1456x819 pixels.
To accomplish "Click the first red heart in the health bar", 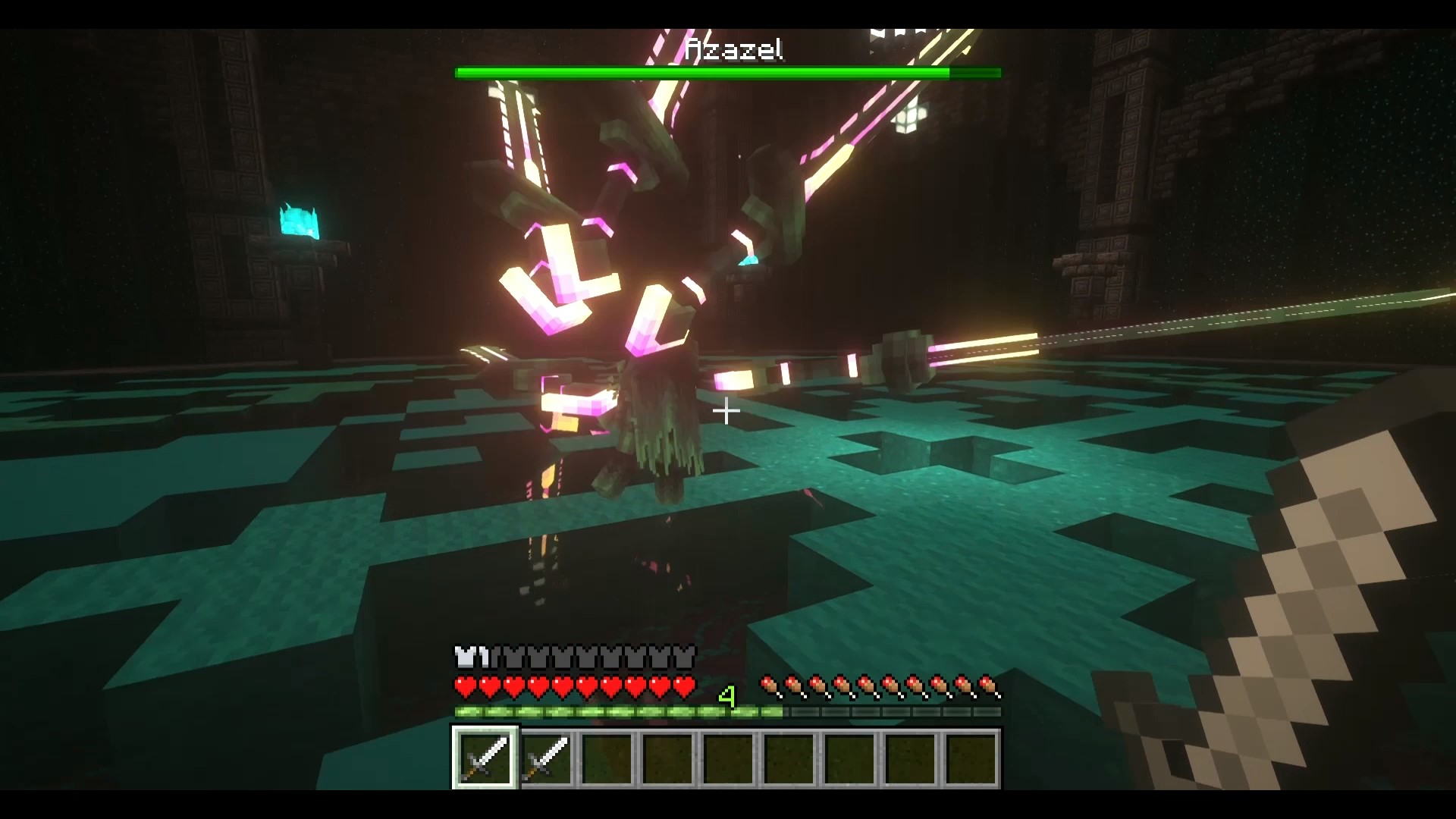I will (x=463, y=685).
